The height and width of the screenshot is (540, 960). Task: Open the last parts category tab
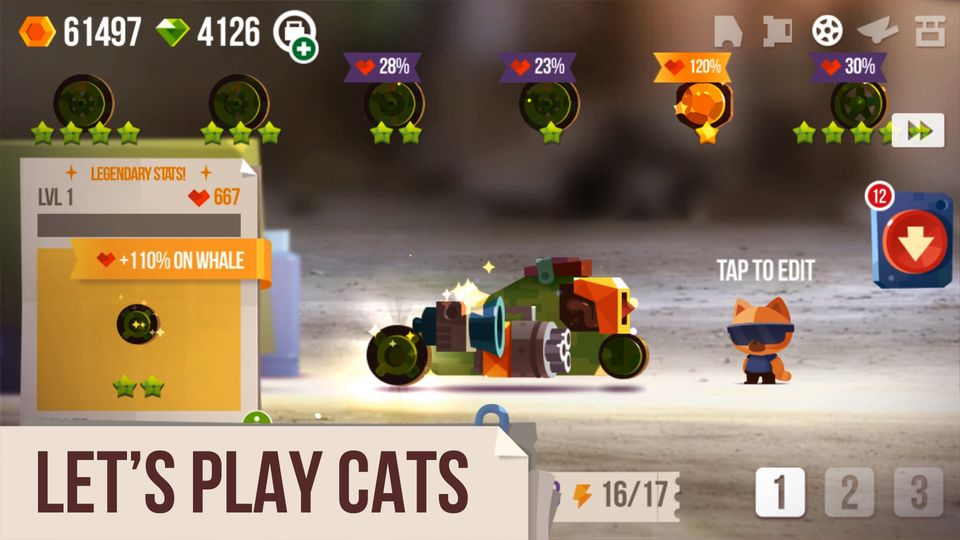click(x=930, y=31)
